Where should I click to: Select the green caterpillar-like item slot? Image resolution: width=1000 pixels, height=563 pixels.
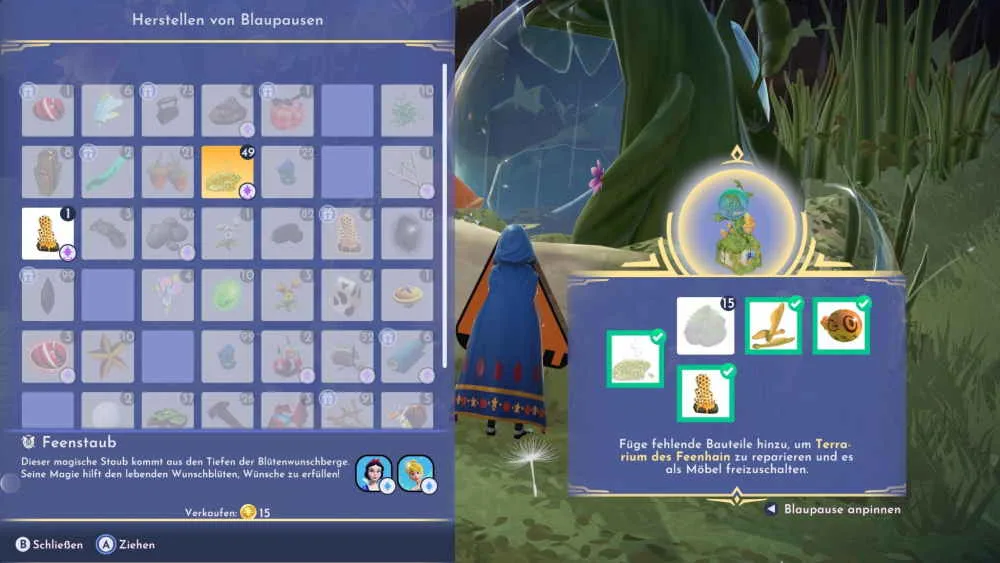[x=107, y=172]
